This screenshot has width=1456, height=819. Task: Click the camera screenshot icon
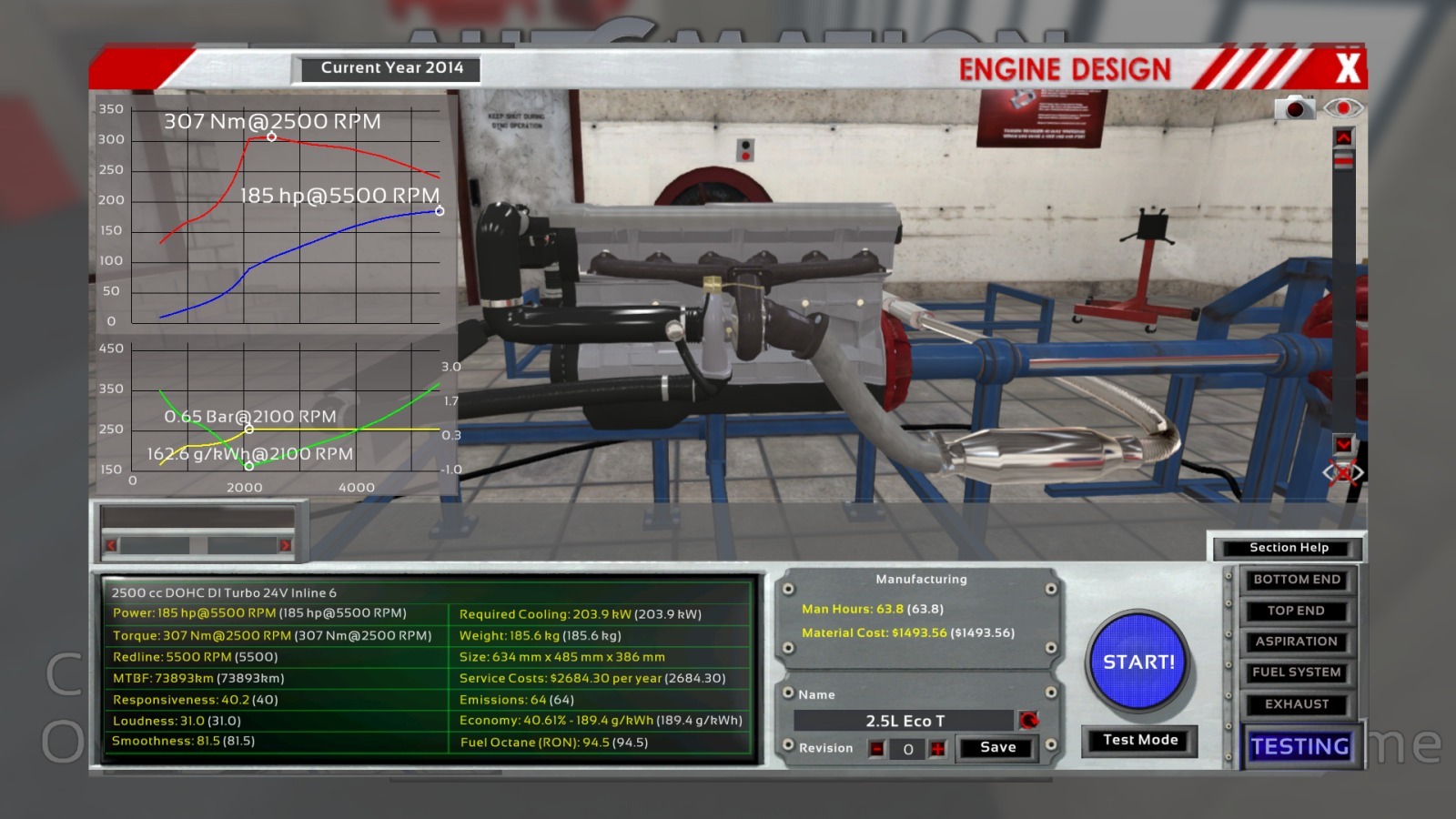1294,108
